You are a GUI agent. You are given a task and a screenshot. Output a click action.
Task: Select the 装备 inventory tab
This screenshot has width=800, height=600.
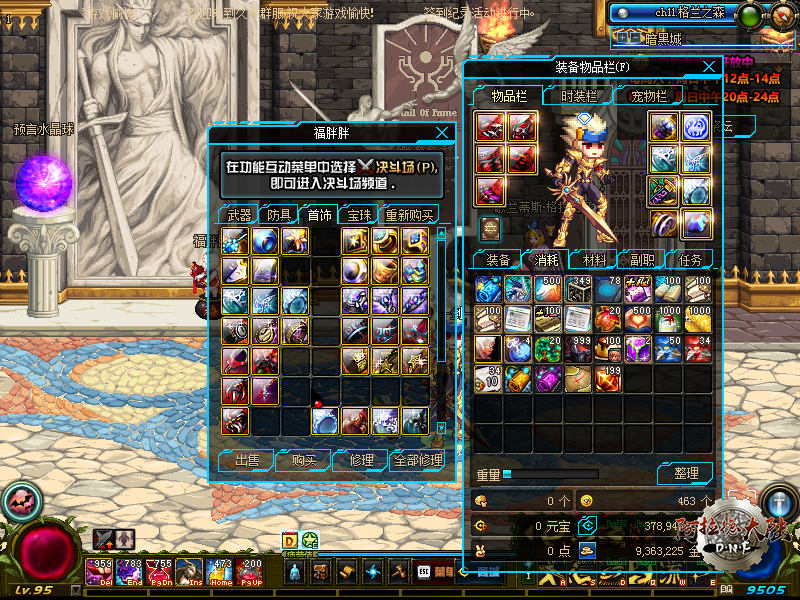[497, 260]
